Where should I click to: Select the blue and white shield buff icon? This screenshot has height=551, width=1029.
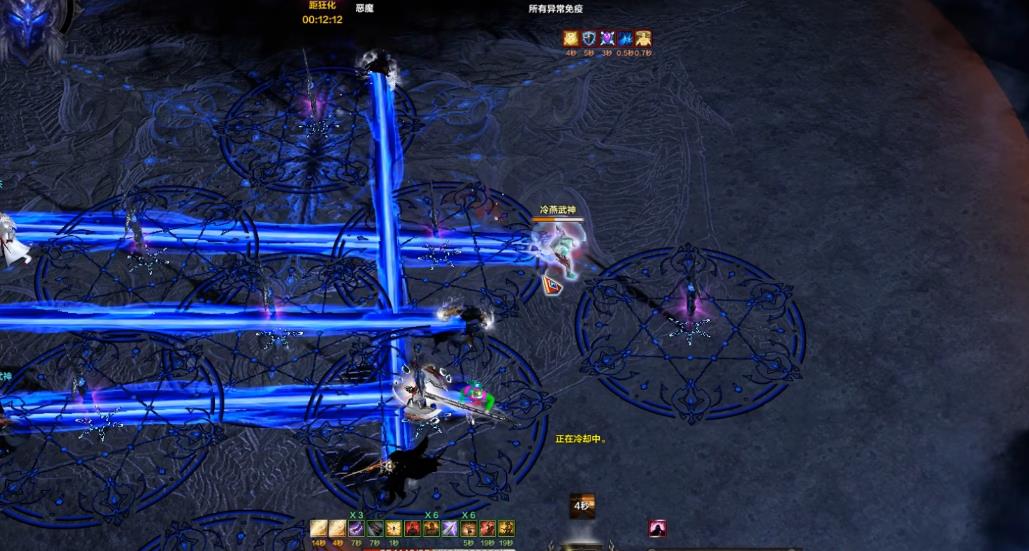[589, 38]
